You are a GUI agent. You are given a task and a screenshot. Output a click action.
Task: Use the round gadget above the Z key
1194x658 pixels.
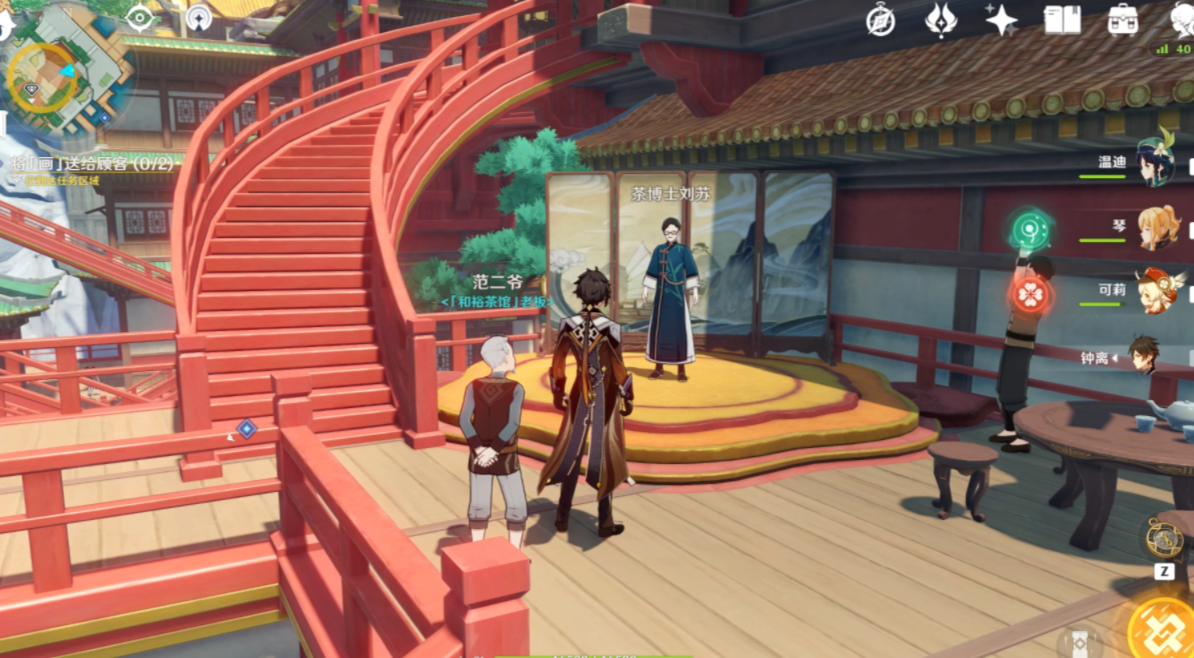point(1164,538)
